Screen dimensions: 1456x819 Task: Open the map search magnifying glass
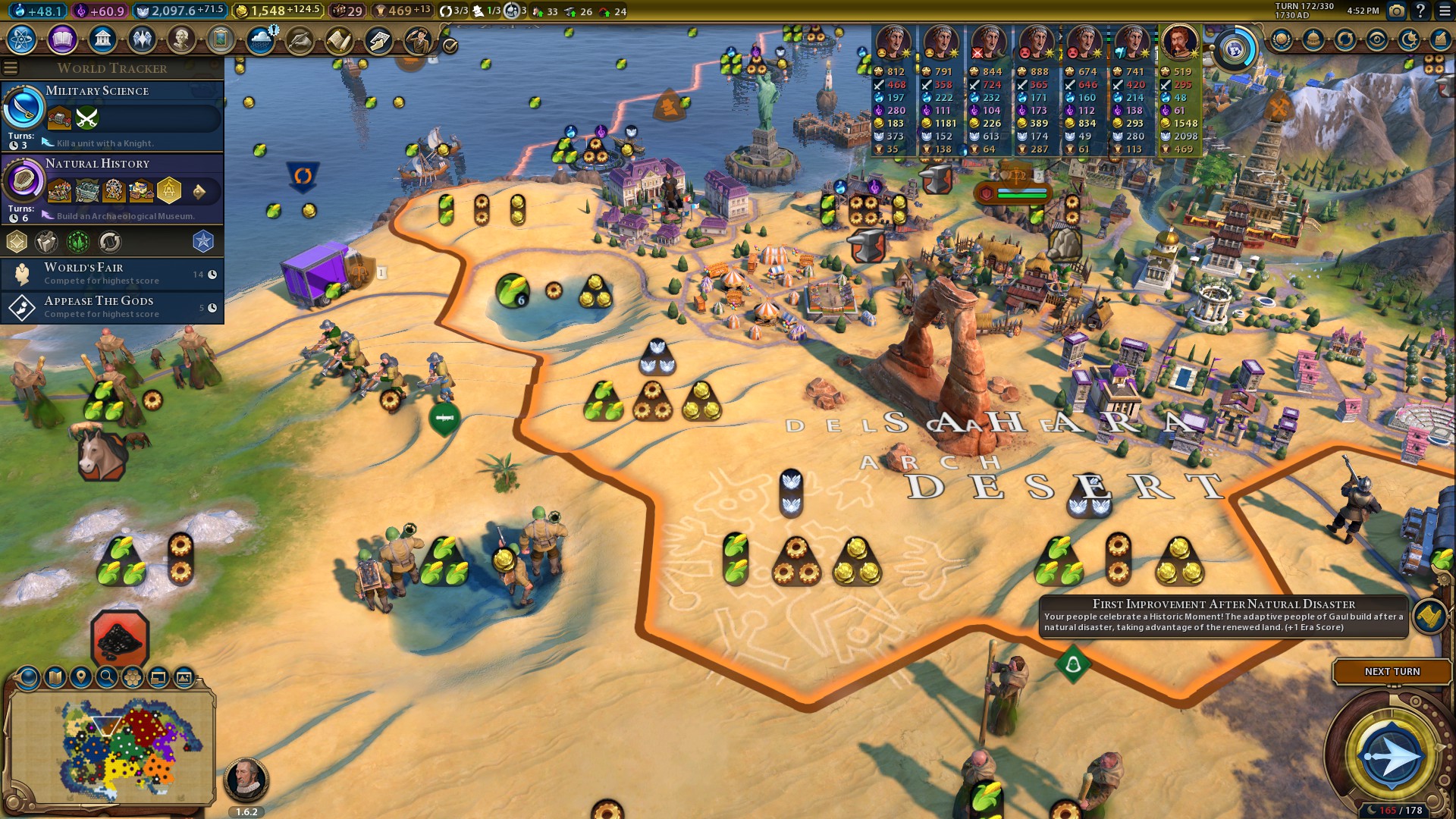[x=107, y=677]
